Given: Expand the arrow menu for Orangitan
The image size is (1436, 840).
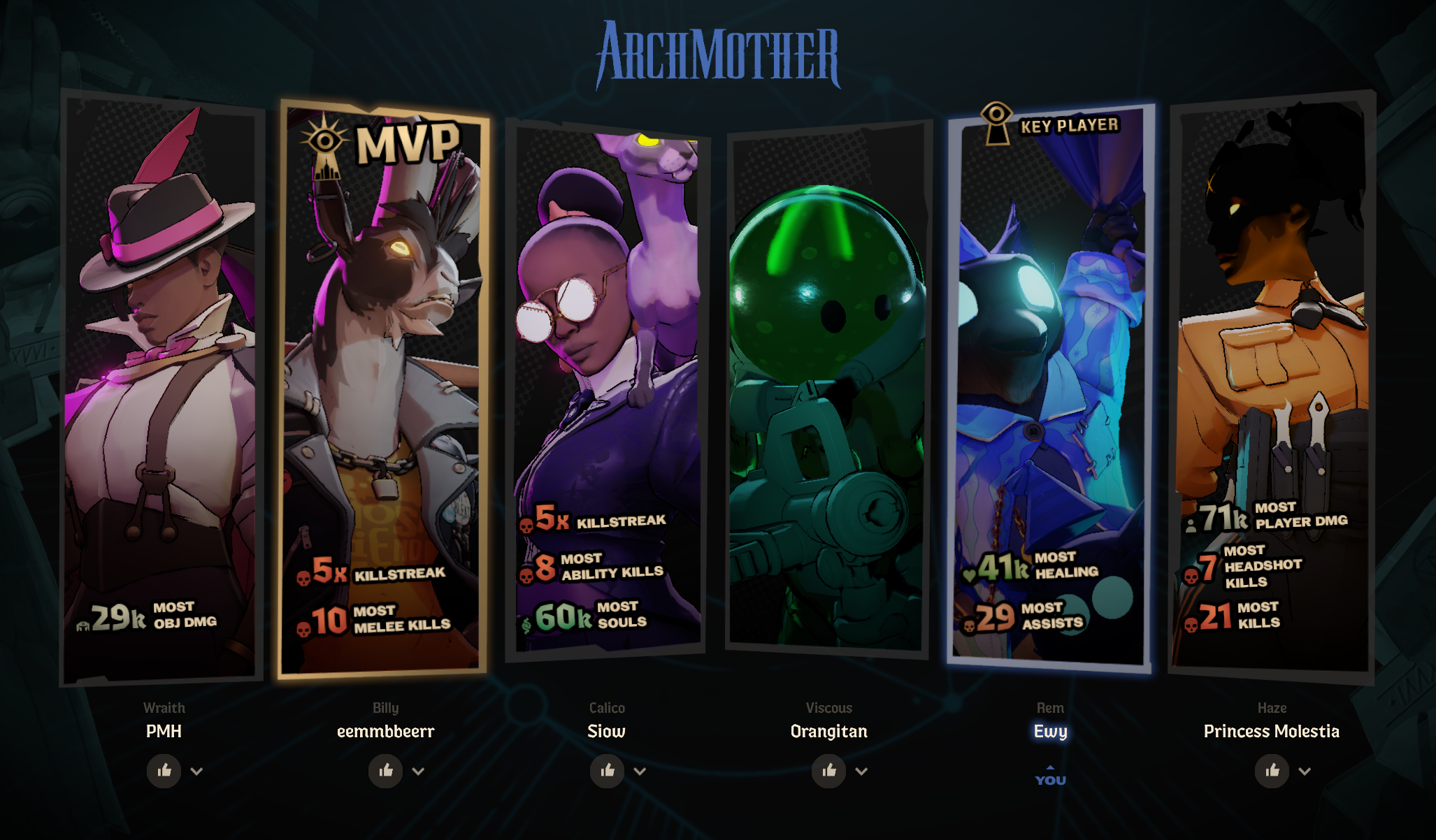Looking at the screenshot, I should [x=861, y=772].
